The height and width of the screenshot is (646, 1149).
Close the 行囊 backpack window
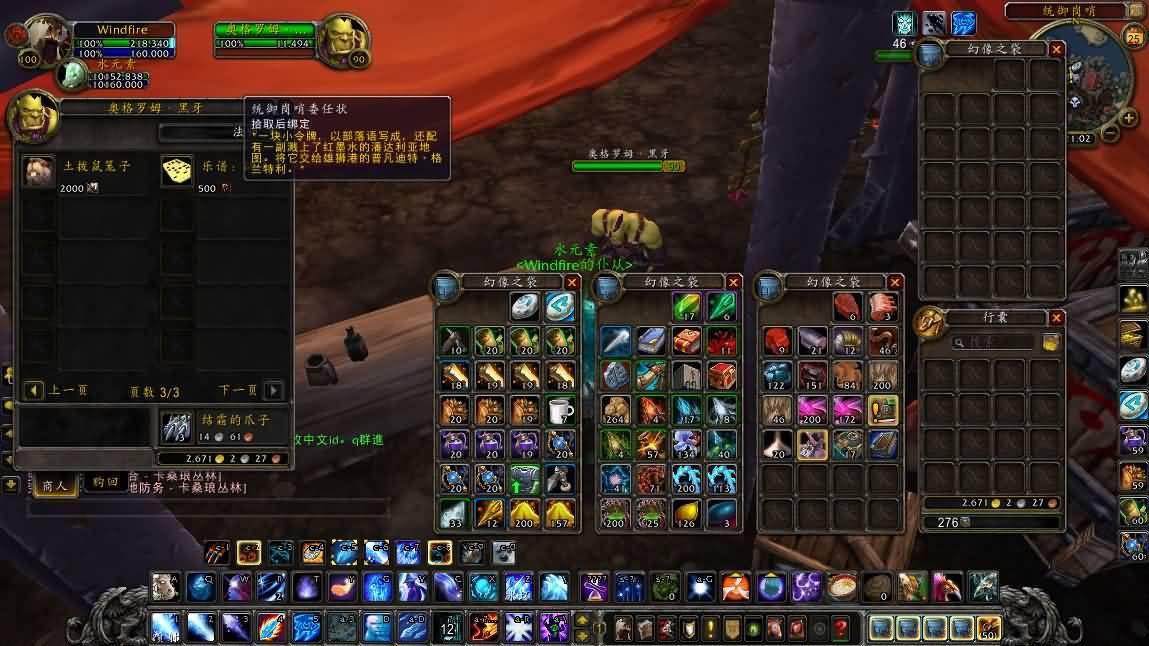[x=1057, y=318]
